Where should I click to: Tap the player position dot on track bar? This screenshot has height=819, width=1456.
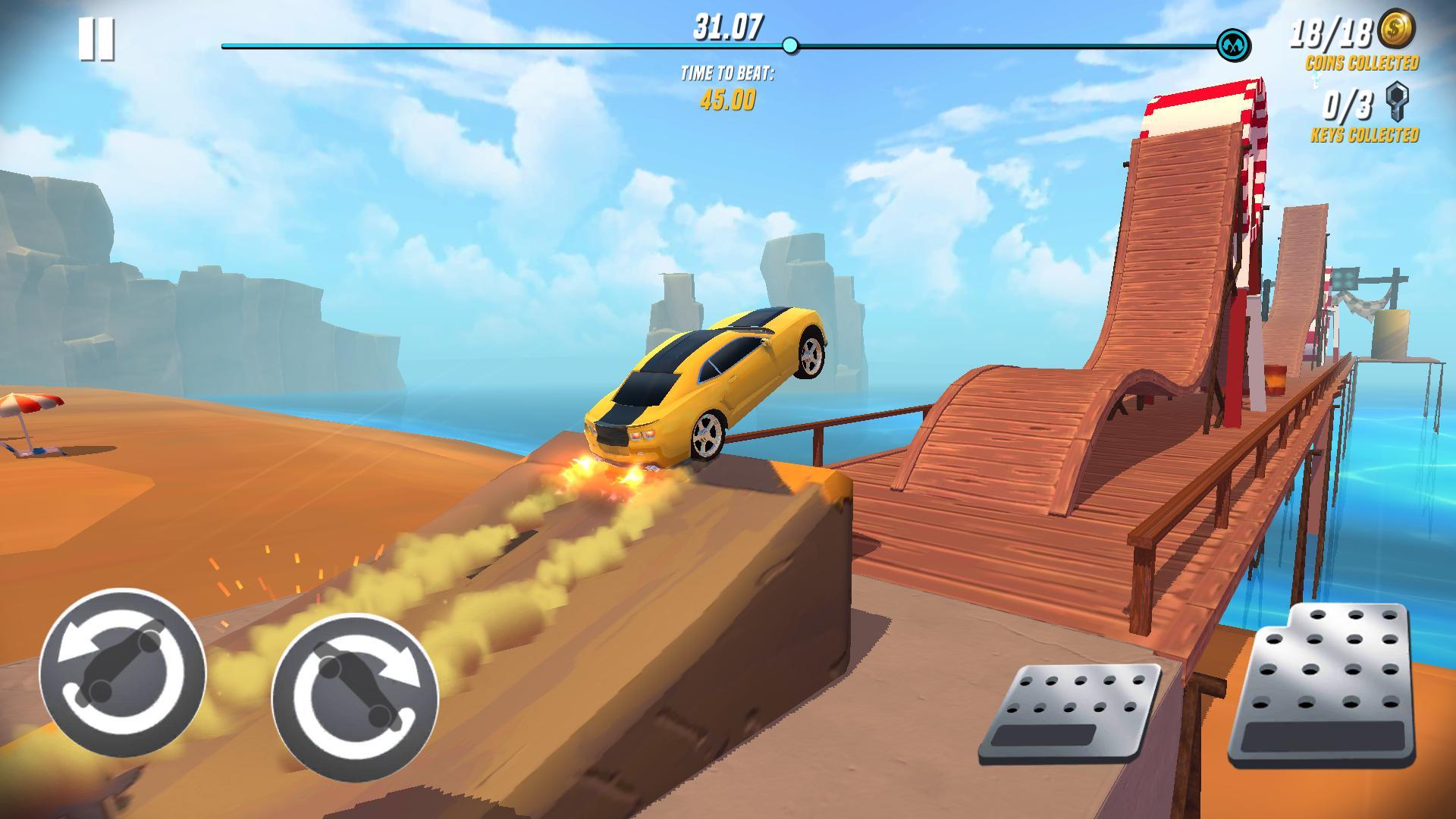[791, 47]
